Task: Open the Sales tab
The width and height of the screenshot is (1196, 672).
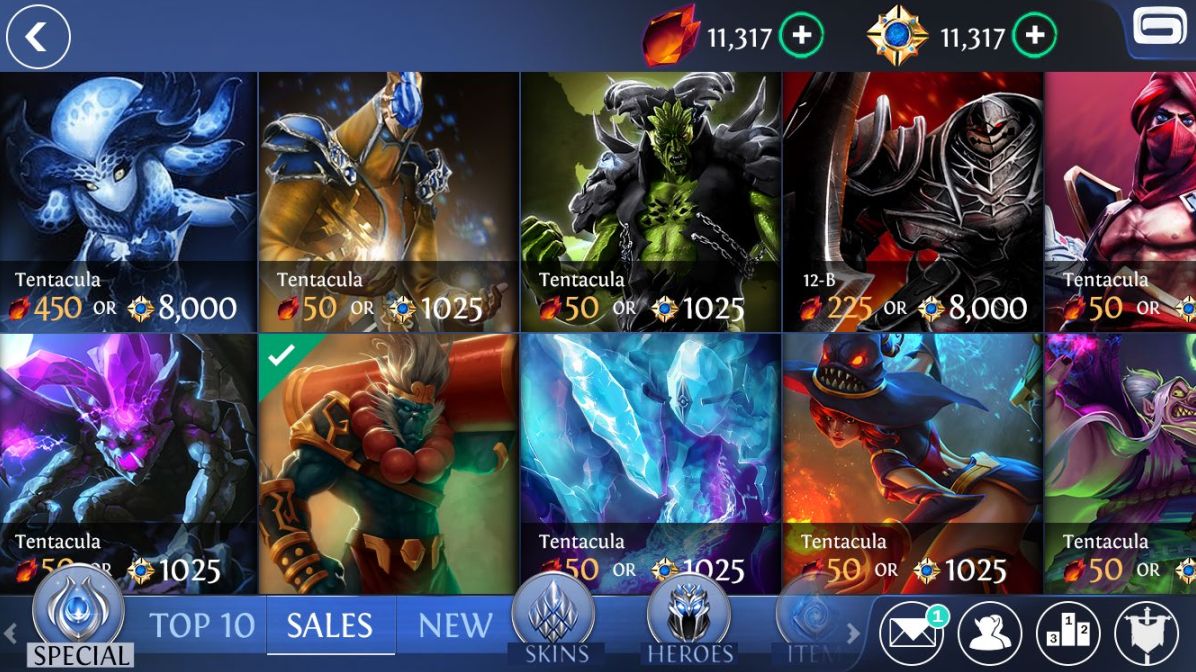Action: [x=330, y=626]
